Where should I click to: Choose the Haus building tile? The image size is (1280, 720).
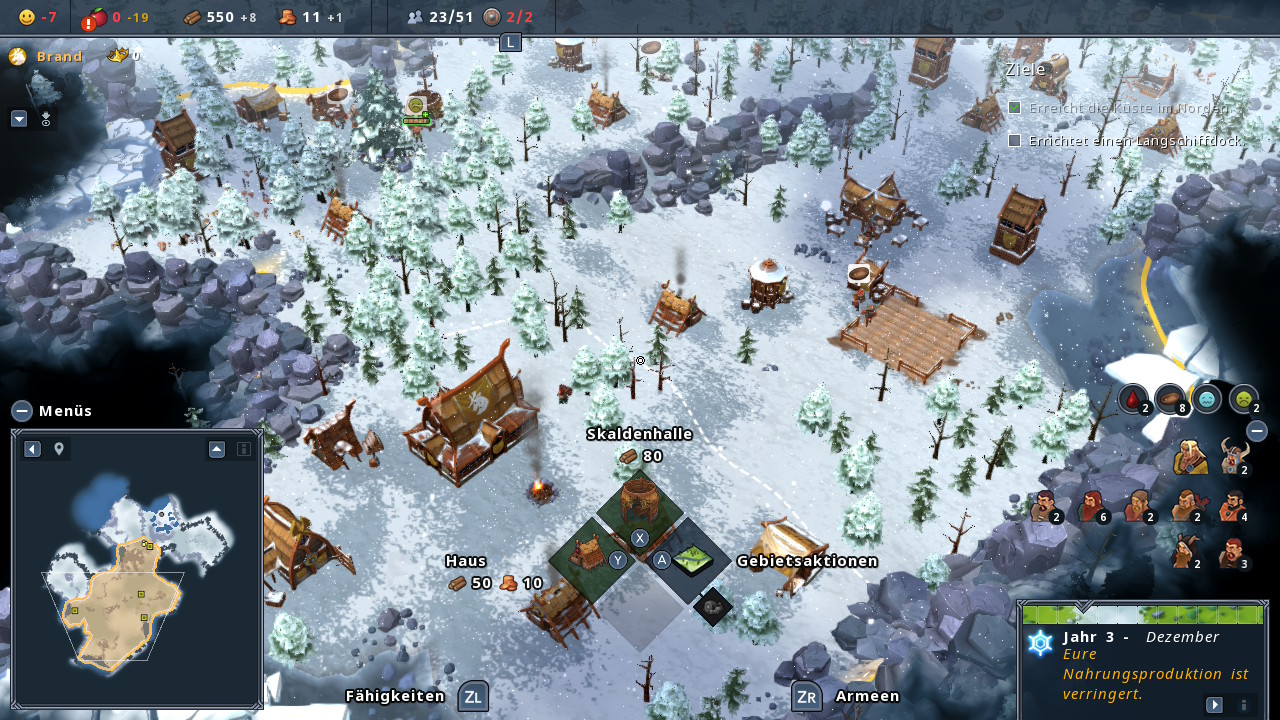pos(589,555)
